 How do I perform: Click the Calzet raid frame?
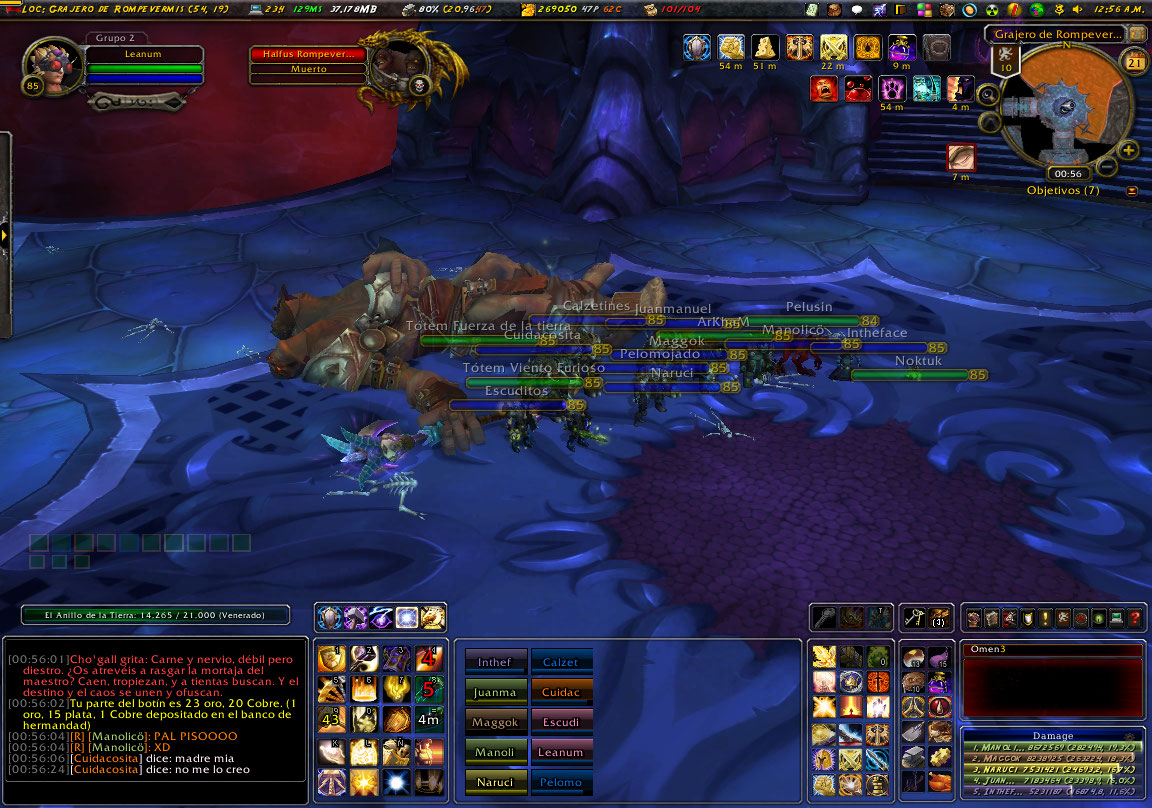[561, 661]
